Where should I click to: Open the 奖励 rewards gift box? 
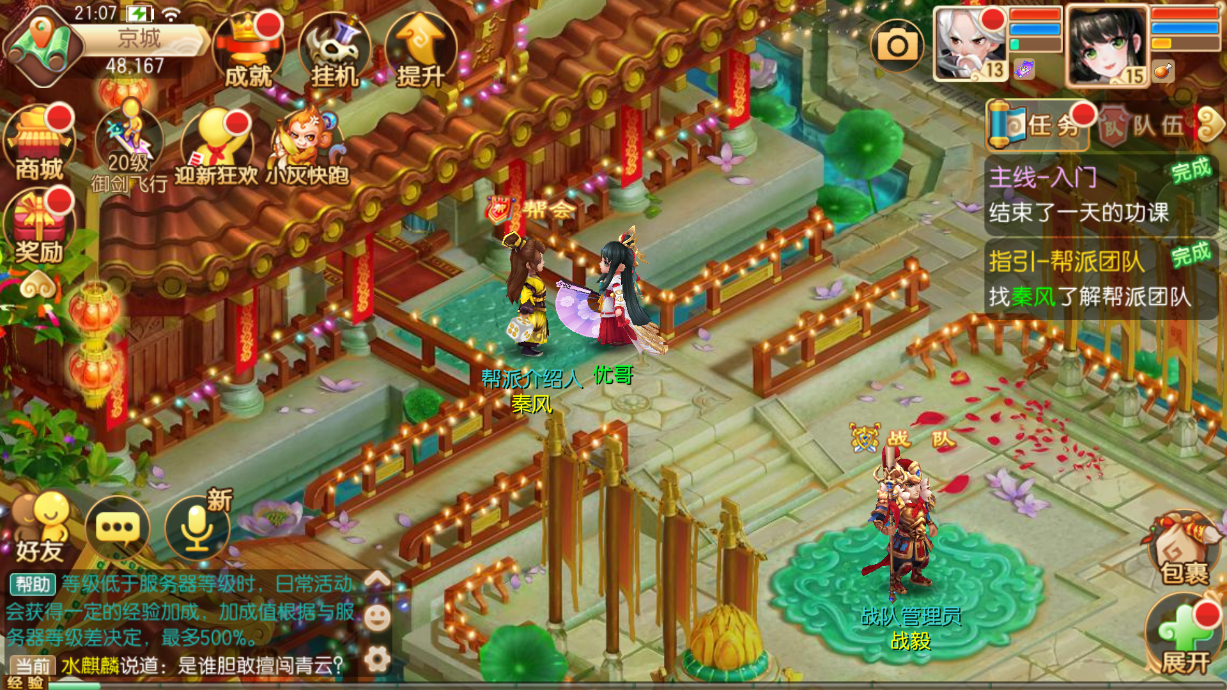click(x=39, y=226)
